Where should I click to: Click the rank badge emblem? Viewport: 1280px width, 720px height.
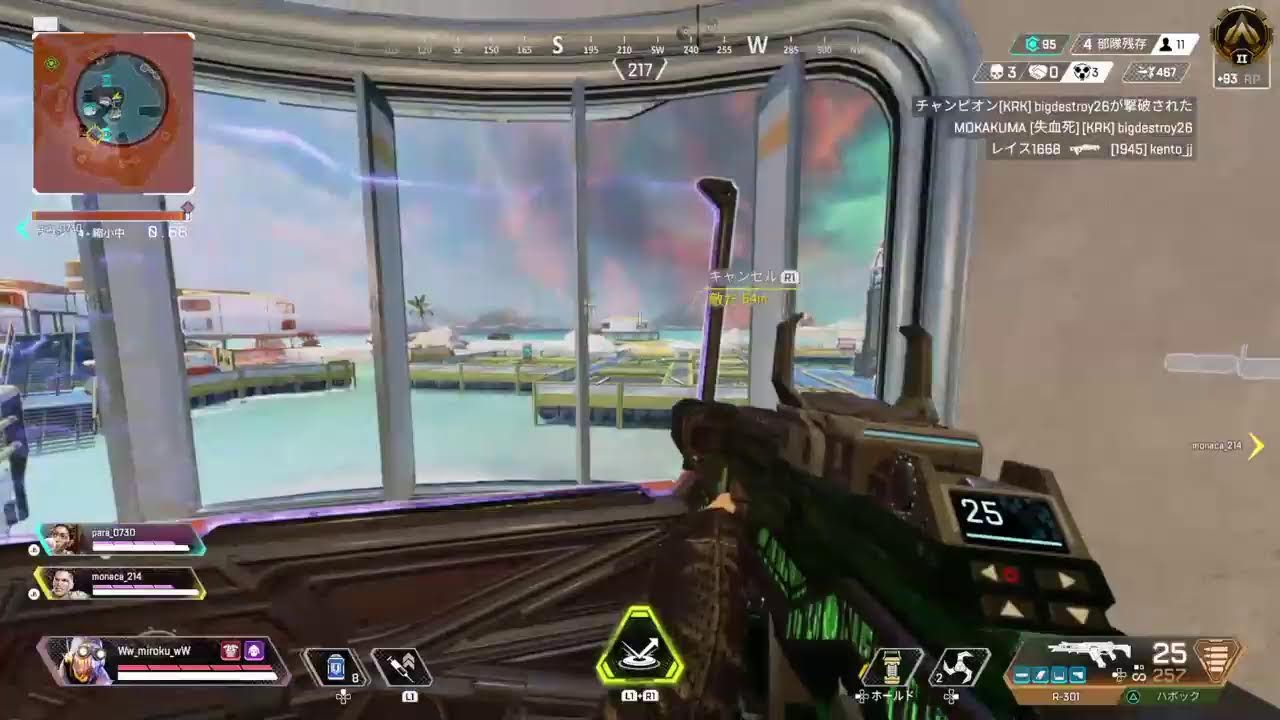(1241, 37)
